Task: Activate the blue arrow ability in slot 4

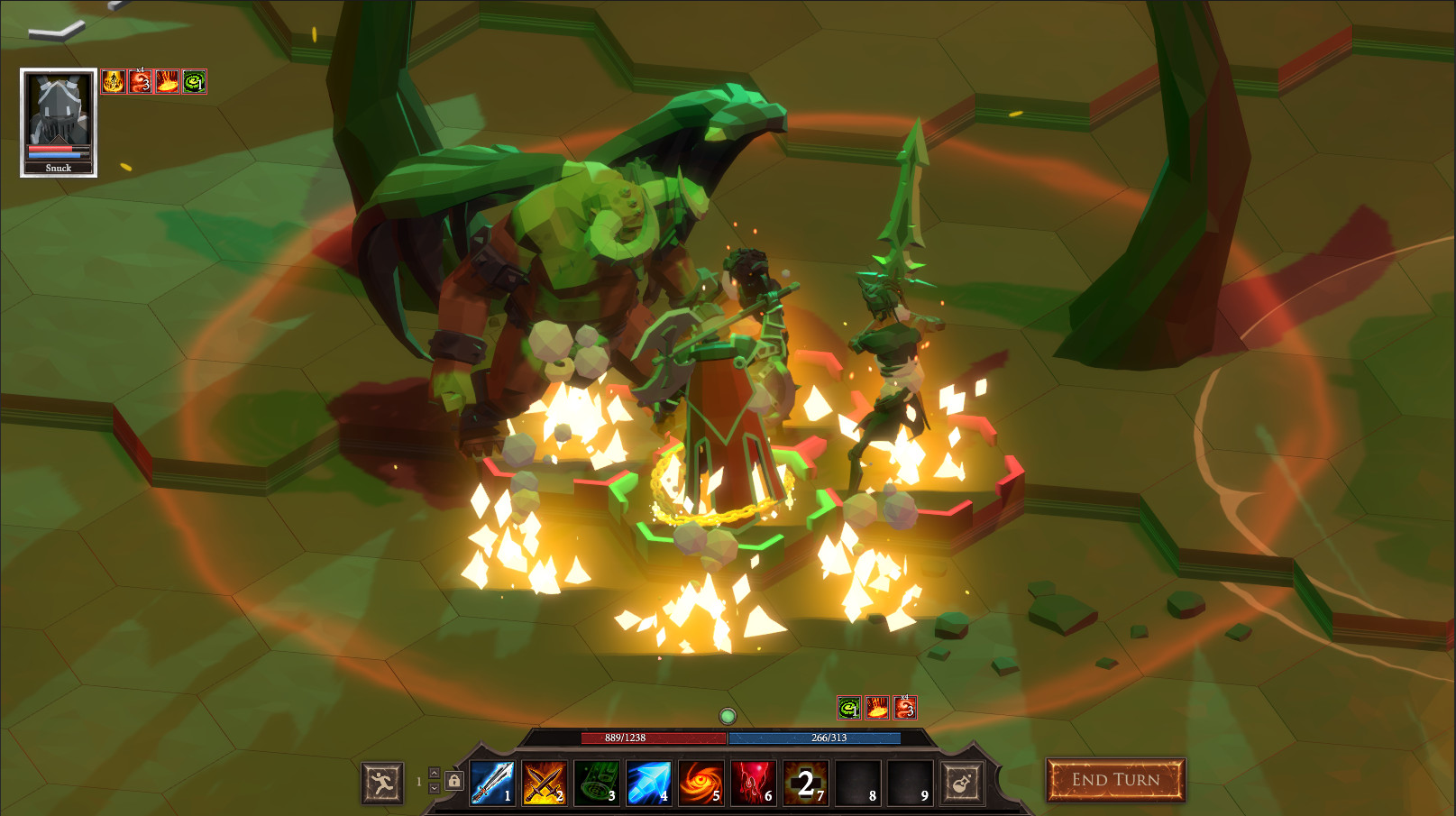Action: pyautogui.click(x=598, y=783)
